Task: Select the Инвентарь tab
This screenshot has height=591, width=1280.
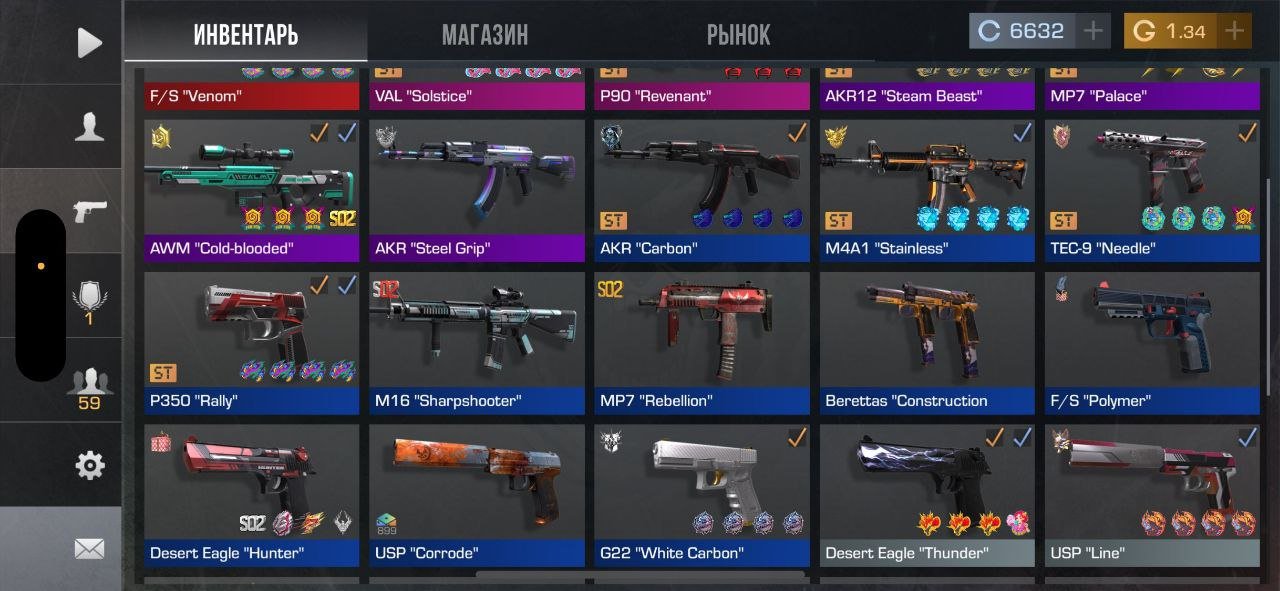Action: coord(246,35)
